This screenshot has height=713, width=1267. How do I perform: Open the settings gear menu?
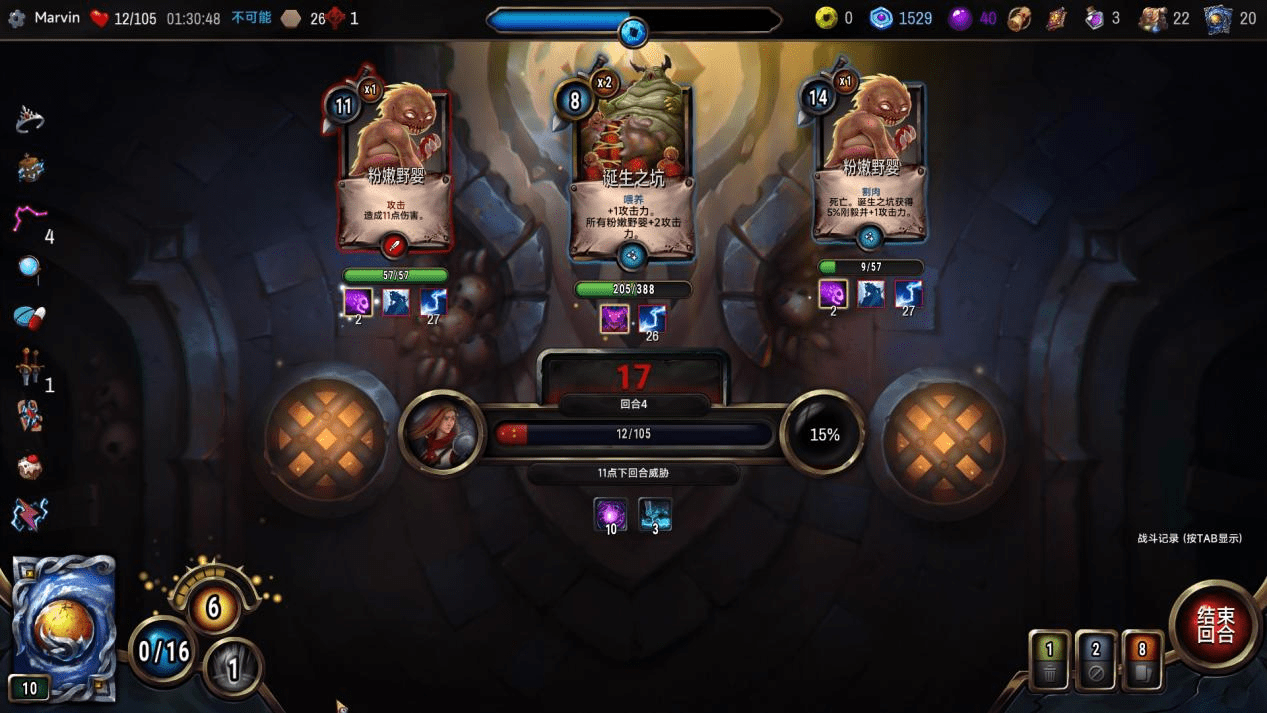click(x=16, y=18)
